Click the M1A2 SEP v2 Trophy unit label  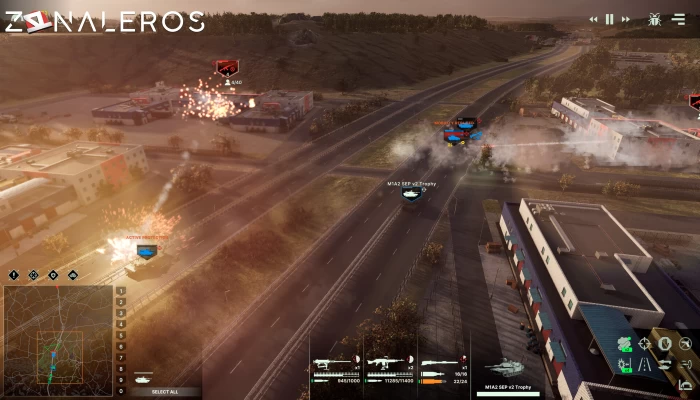point(410,184)
